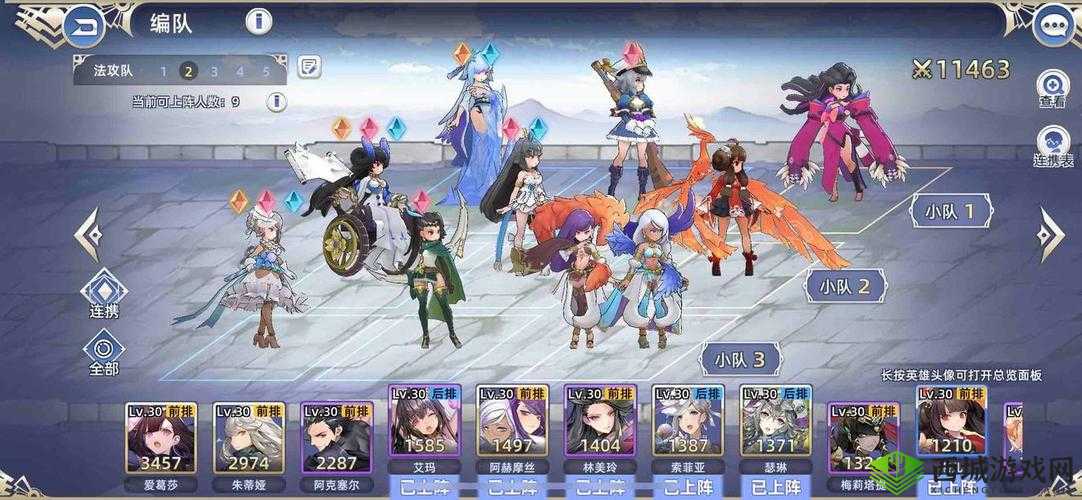Image resolution: width=1082 pixels, height=500 pixels.
Task: Show info about 当前可上阵人数
Action: coord(275,101)
